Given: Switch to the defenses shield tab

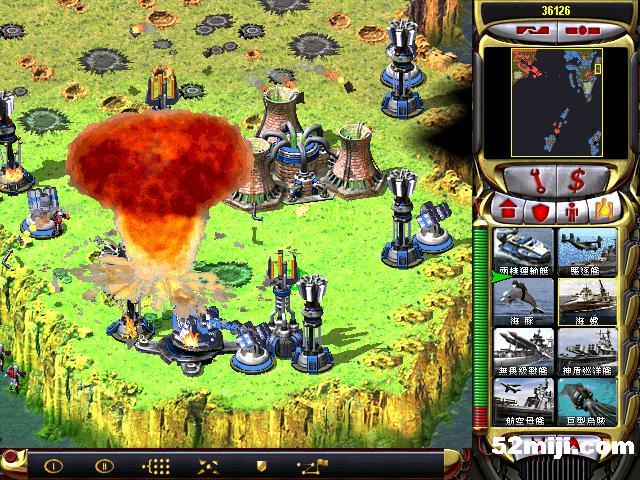Looking at the screenshot, I should tap(541, 211).
